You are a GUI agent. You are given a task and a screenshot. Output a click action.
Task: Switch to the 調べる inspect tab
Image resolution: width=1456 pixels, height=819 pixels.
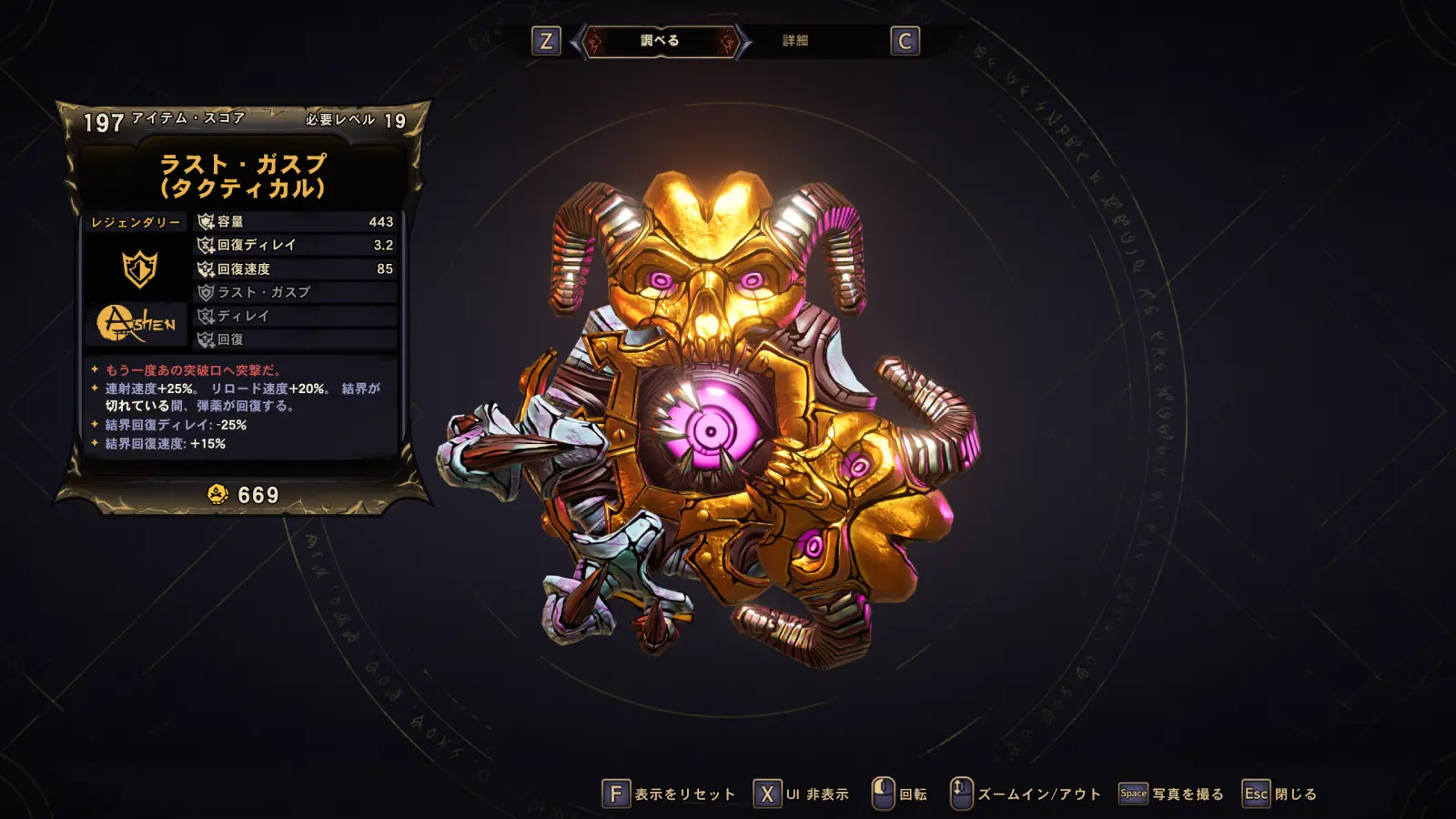coord(660,41)
